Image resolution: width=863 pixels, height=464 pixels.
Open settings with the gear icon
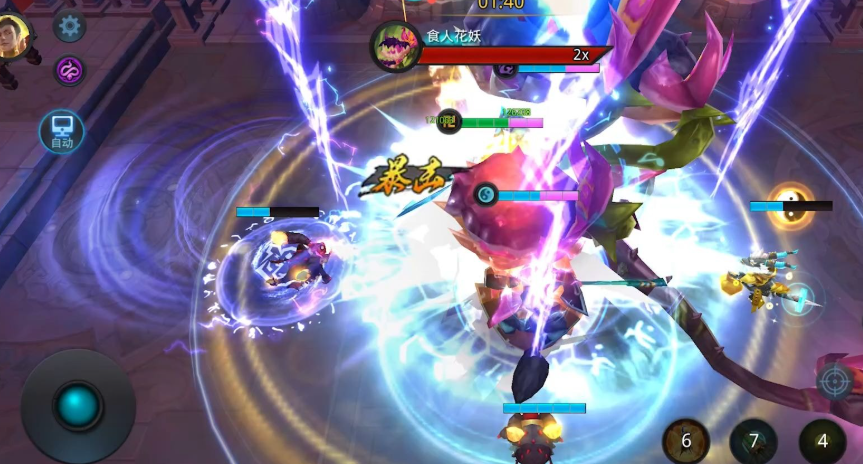69,26
